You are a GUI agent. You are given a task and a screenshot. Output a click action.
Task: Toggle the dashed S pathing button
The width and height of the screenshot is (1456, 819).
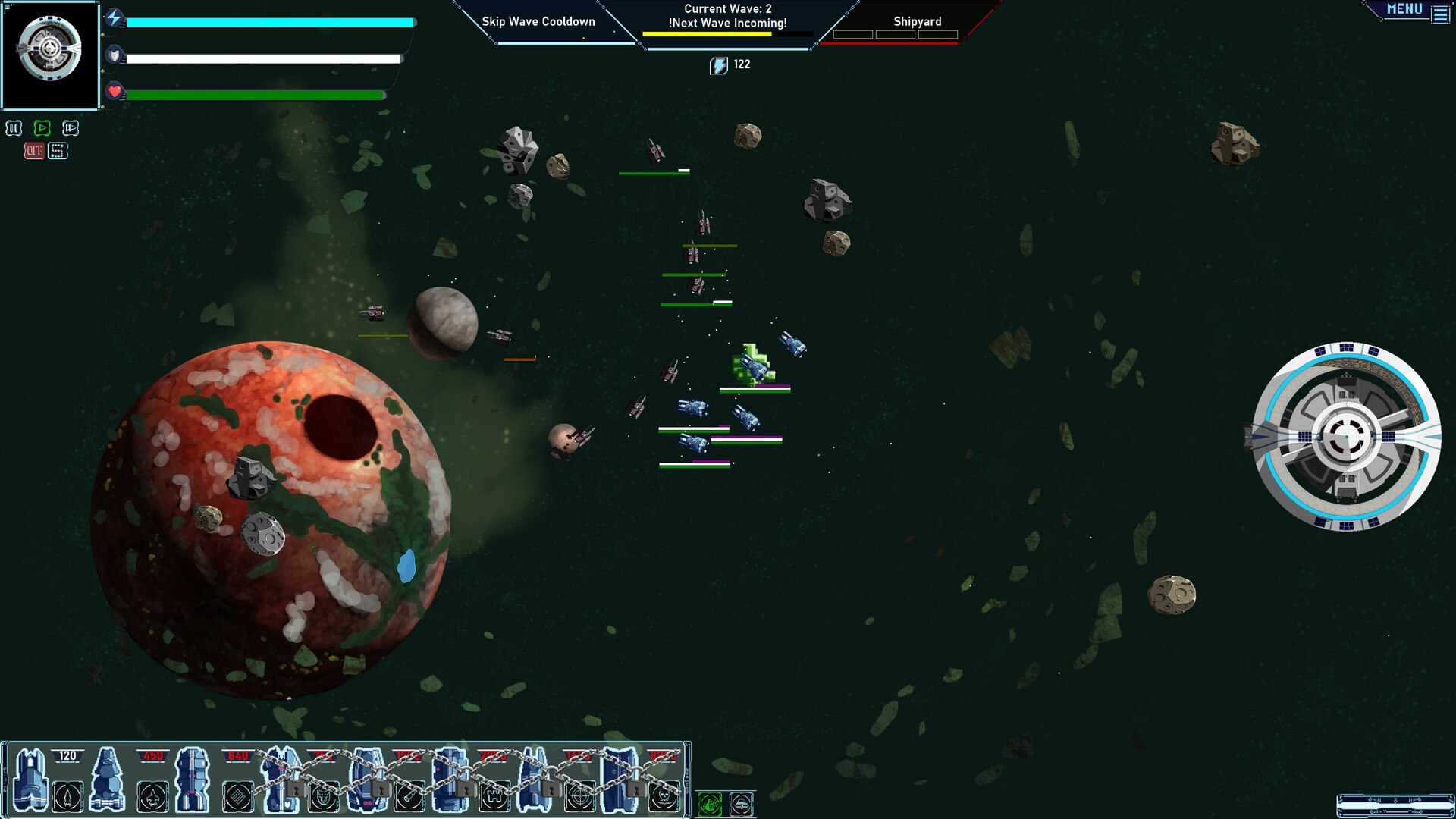(58, 150)
